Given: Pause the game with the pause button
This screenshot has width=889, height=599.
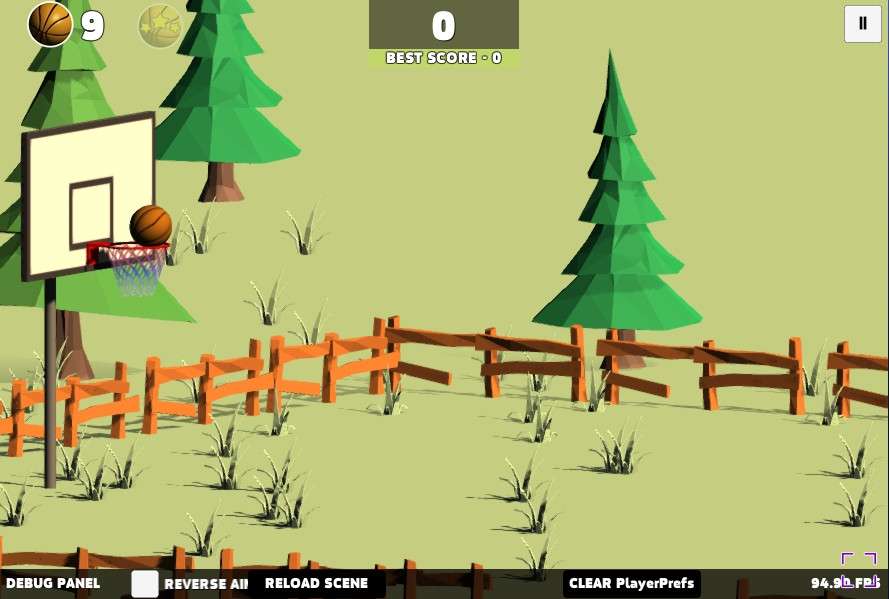Looking at the screenshot, I should tap(862, 24).
